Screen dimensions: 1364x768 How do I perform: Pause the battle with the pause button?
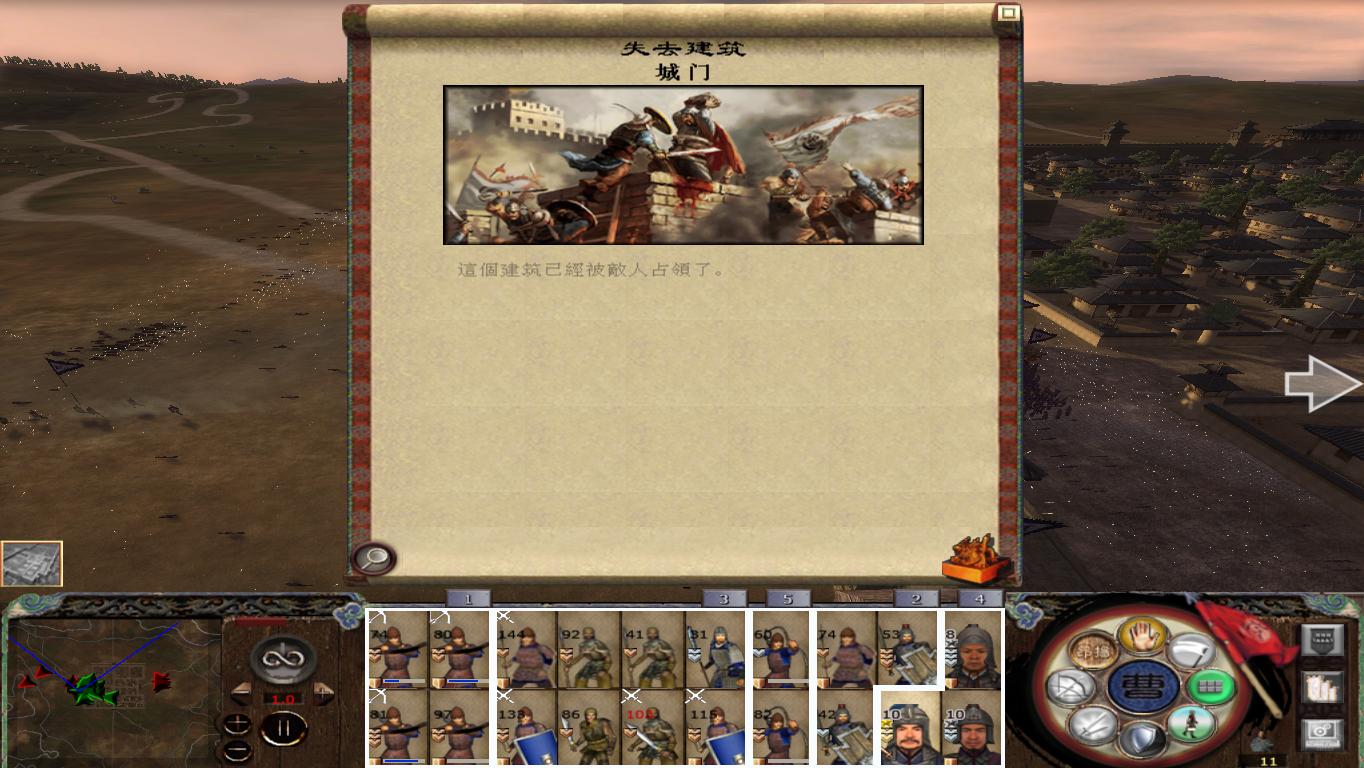pyautogui.click(x=285, y=727)
